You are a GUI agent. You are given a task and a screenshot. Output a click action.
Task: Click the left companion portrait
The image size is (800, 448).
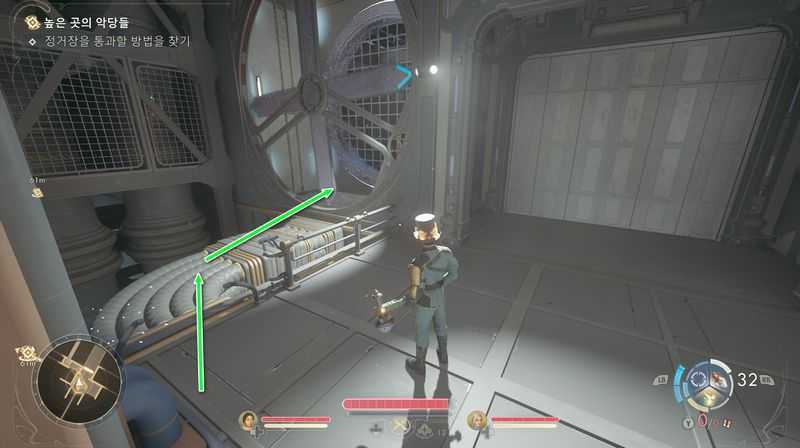tap(247, 421)
